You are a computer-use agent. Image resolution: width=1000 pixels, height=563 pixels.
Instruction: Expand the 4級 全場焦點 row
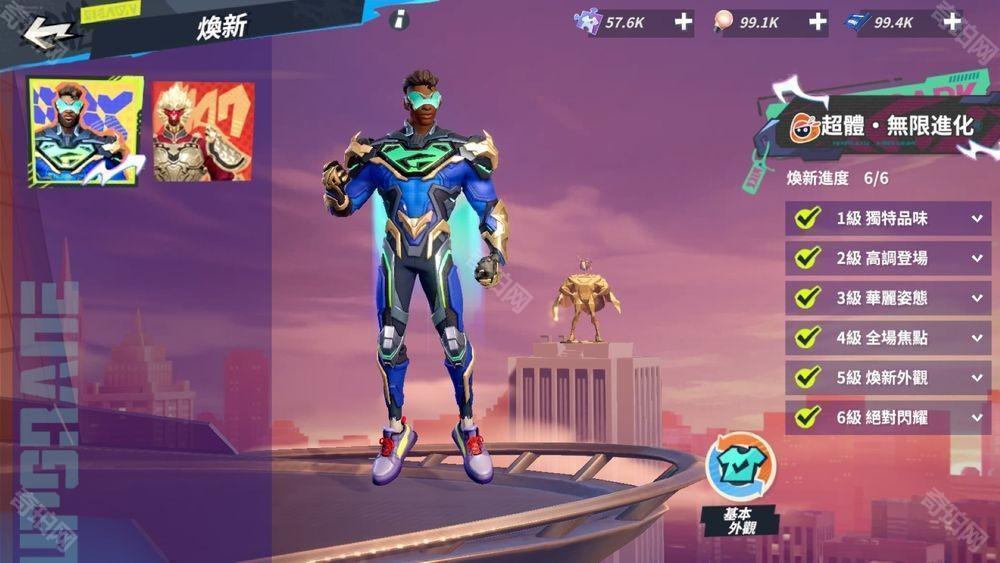(x=976, y=338)
